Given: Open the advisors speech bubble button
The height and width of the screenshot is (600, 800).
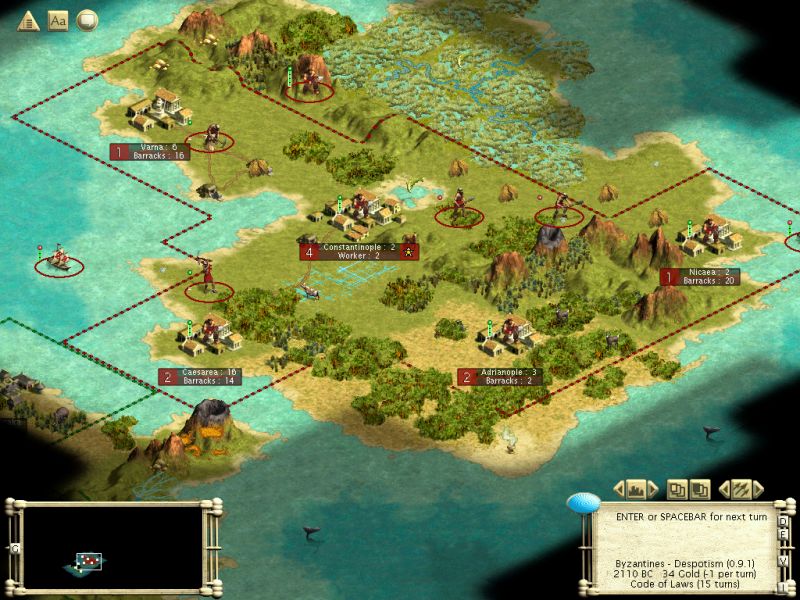Looking at the screenshot, I should [x=87, y=19].
